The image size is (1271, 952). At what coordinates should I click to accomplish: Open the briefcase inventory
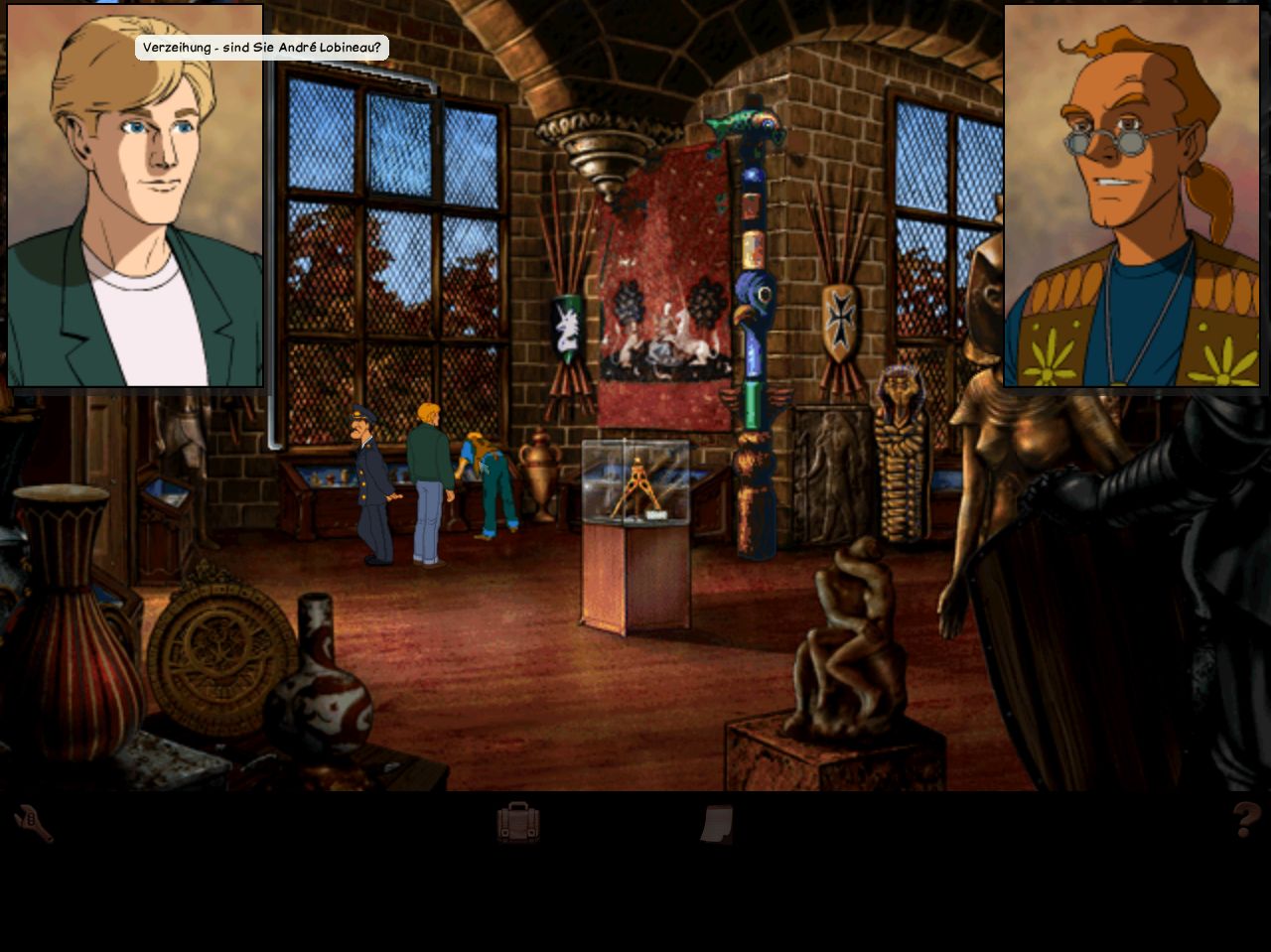pyautogui.click(x=518, y=823)
